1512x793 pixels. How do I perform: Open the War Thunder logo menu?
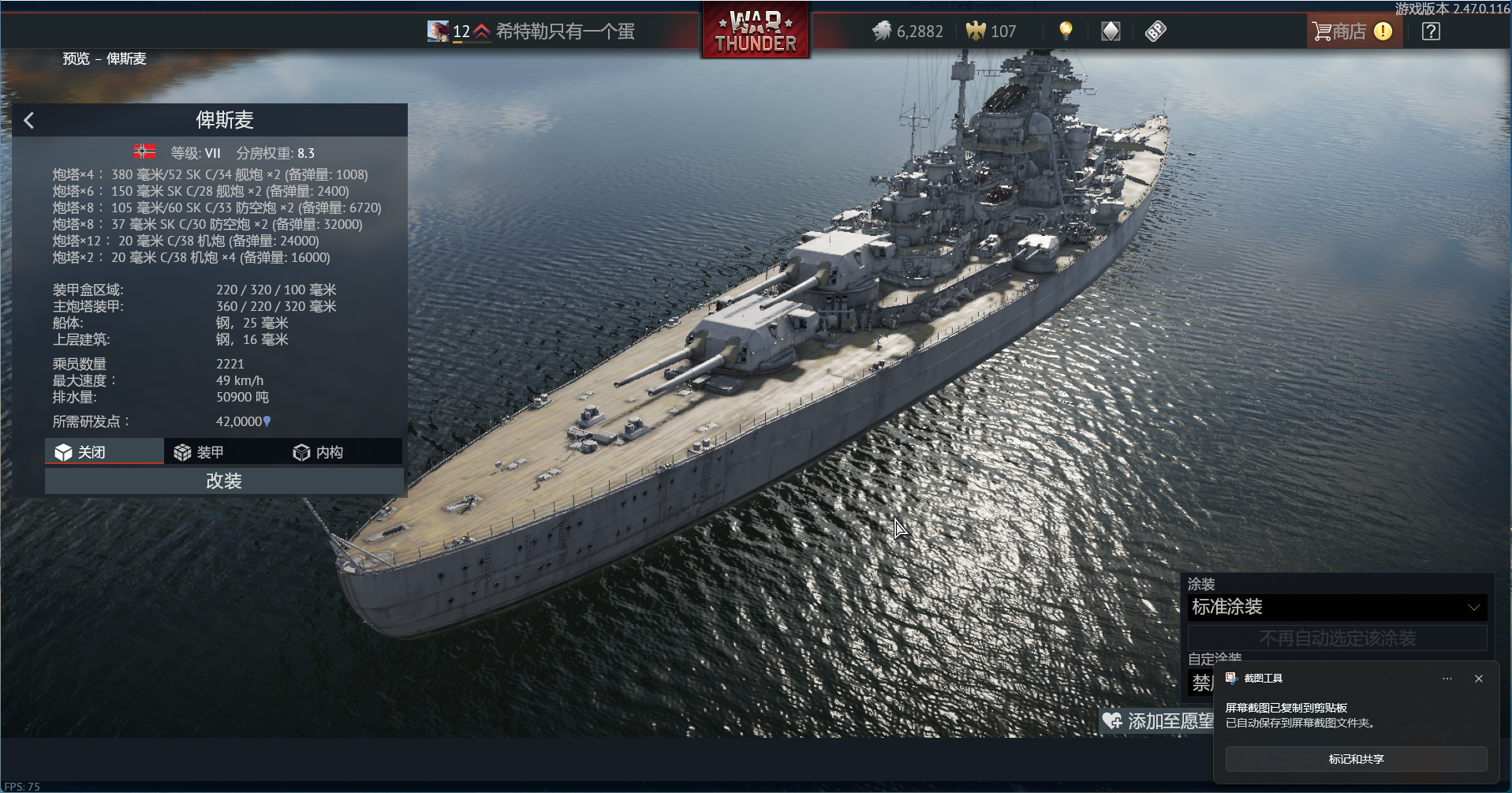[x=756, y=32]
